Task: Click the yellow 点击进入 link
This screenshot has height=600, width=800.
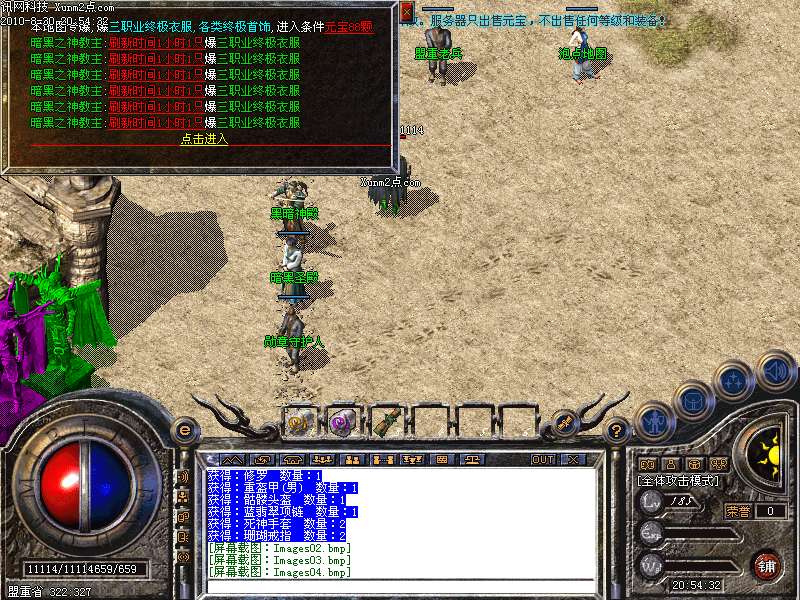Action: click(204, 139)
